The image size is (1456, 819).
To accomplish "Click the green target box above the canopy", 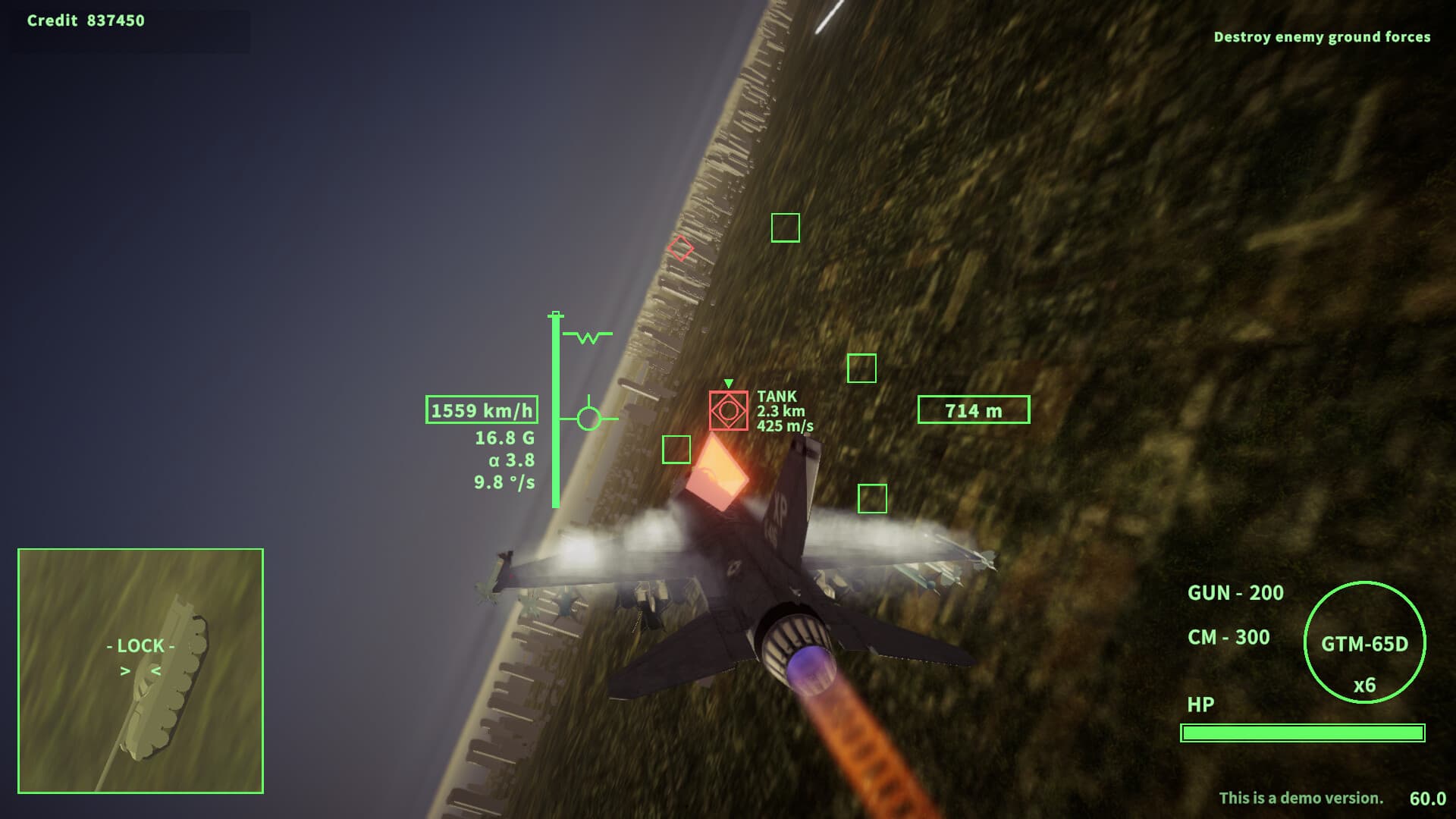I will [x=787, y=227].
